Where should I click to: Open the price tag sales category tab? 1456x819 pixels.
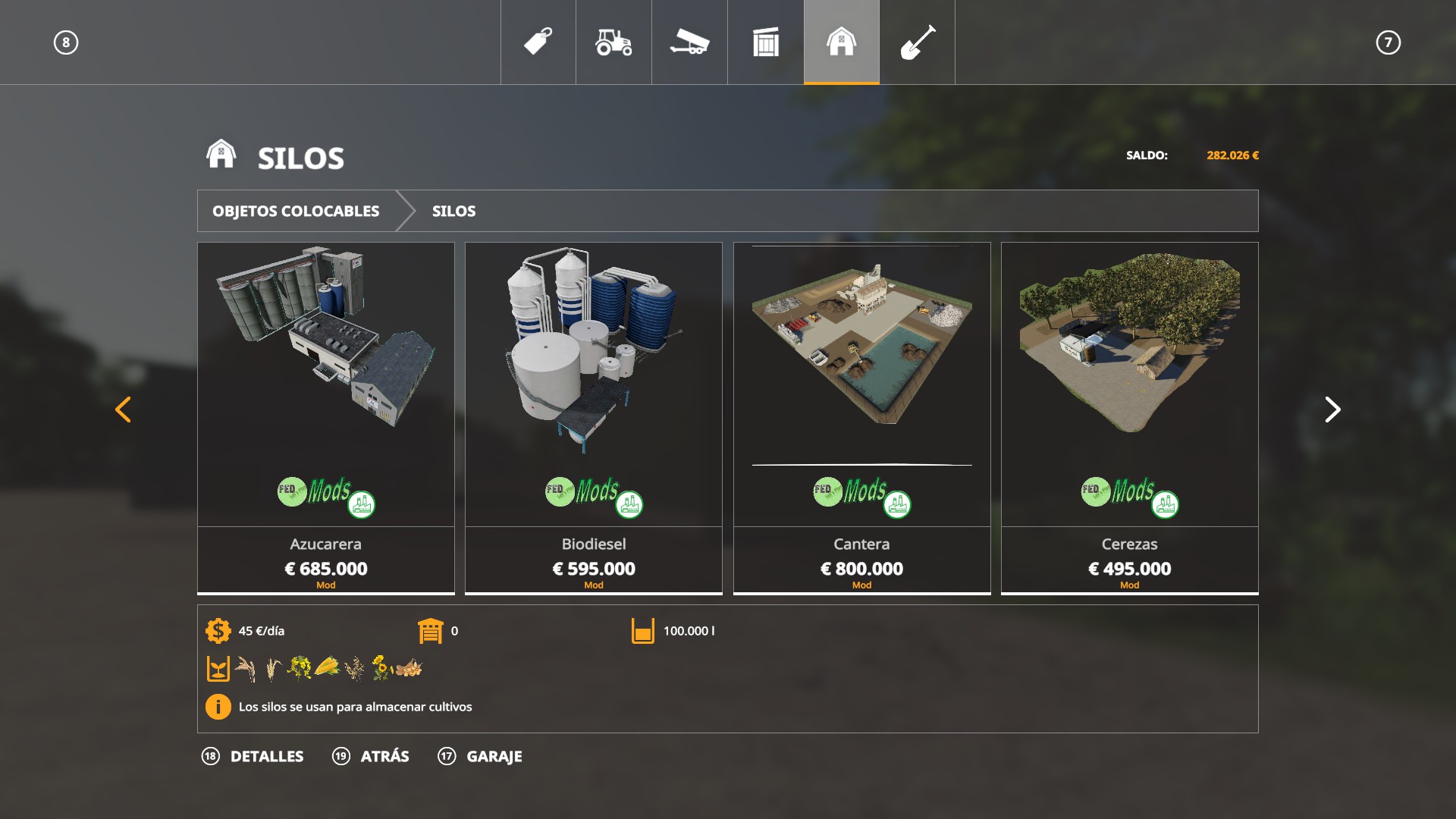pos(538,42)
